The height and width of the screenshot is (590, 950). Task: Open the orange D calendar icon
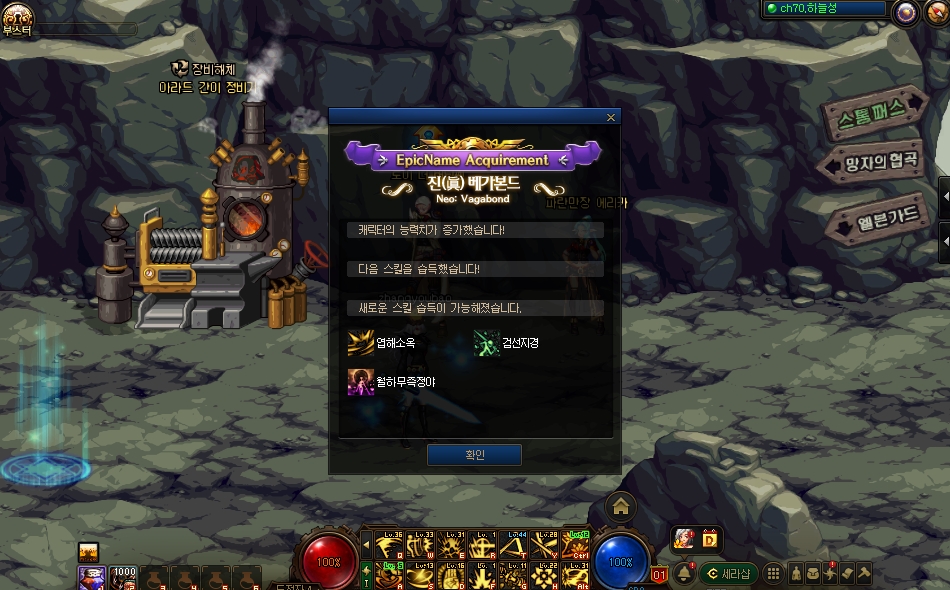click(x=710, y=539)
